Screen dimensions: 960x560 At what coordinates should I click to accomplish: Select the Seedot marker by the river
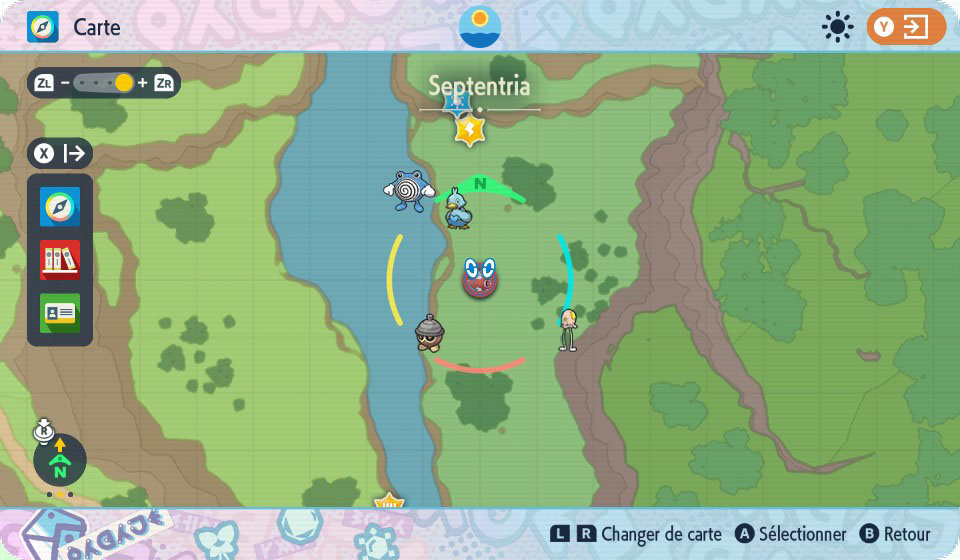(430, 333)
